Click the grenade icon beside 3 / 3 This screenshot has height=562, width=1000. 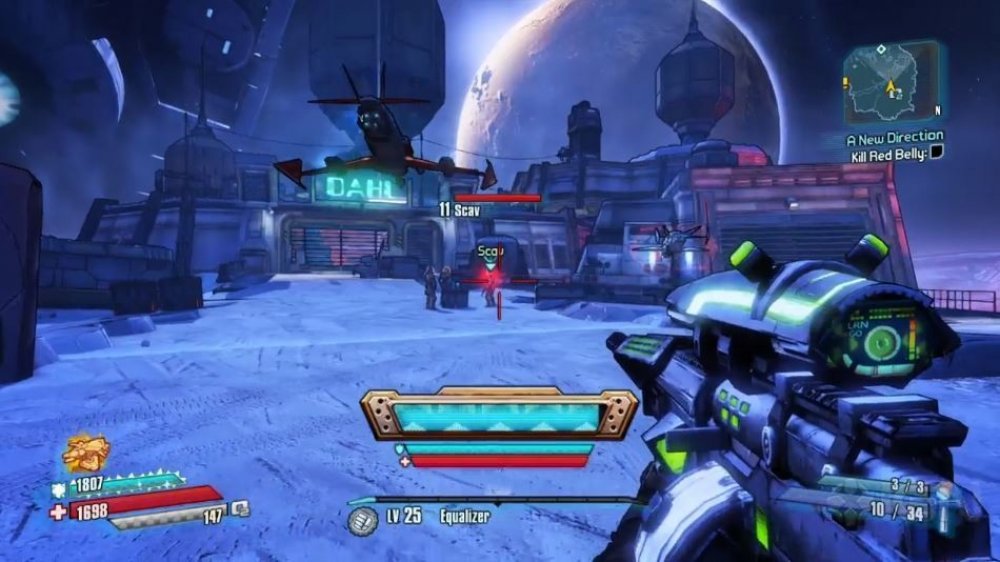coord(945,493)
